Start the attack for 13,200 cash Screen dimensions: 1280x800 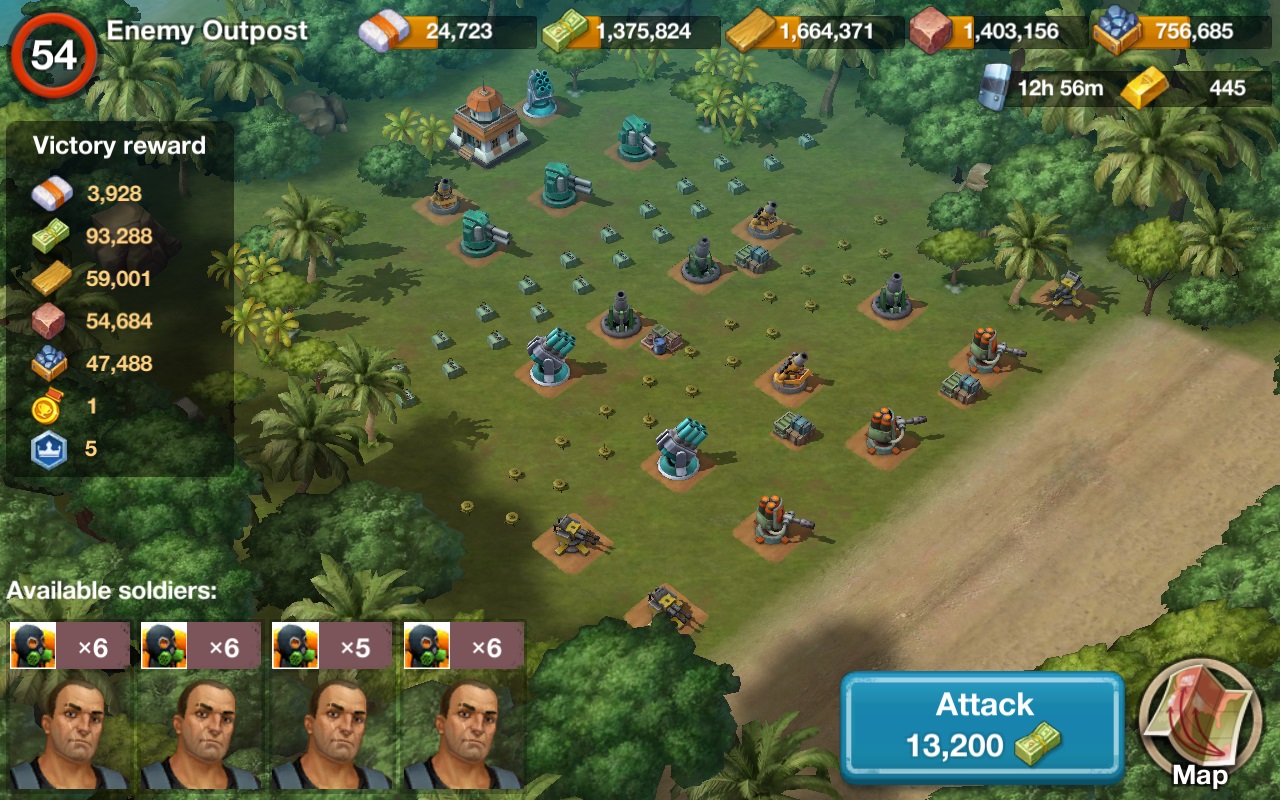pos(982,727)
